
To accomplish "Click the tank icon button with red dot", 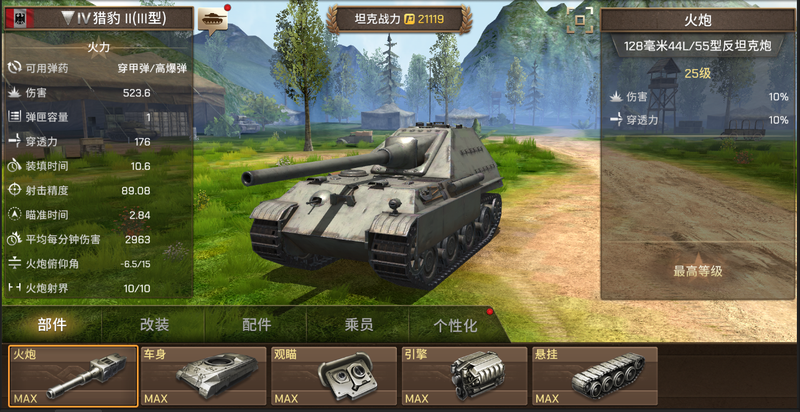I will [213, 18].
